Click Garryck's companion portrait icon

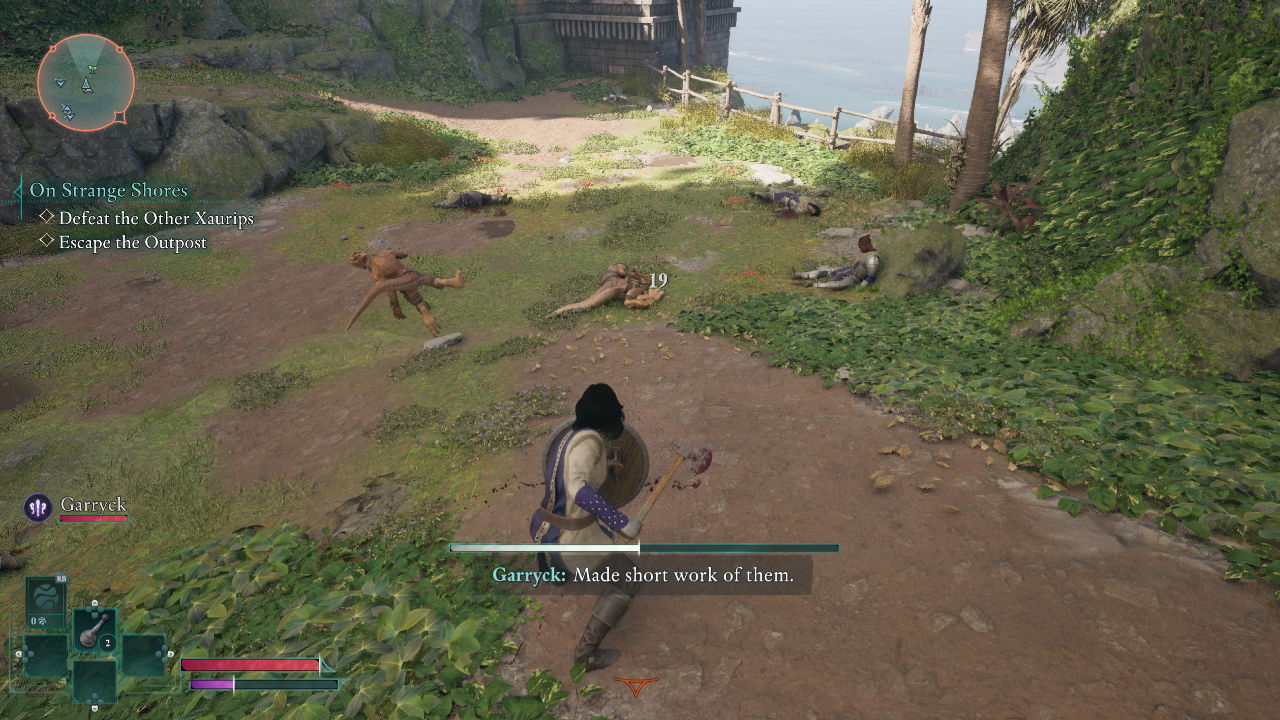38,508
